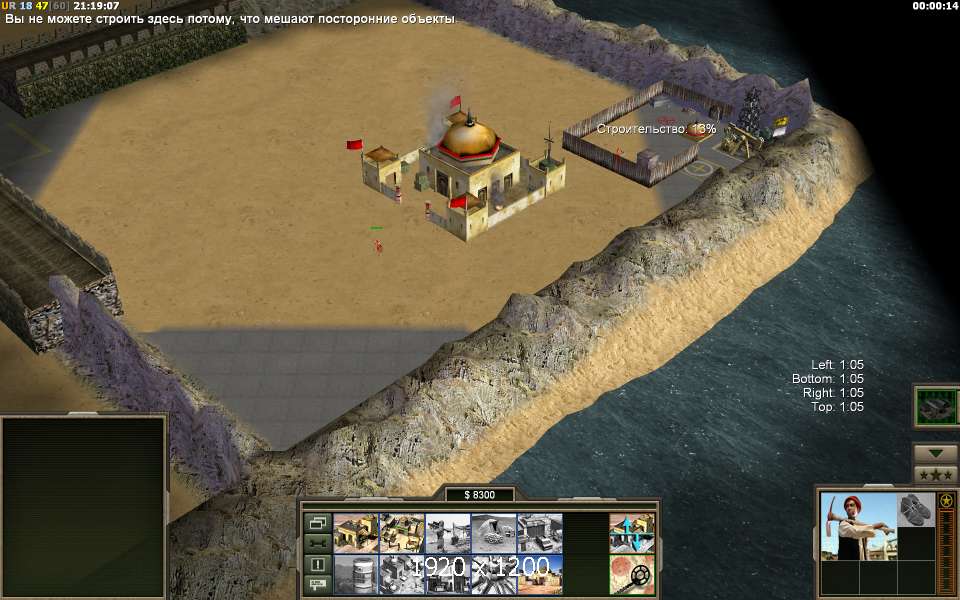Open the three-star Generals powers button
Image resolution: width=960 pixels, height=600 pixels.
[935, 474]
